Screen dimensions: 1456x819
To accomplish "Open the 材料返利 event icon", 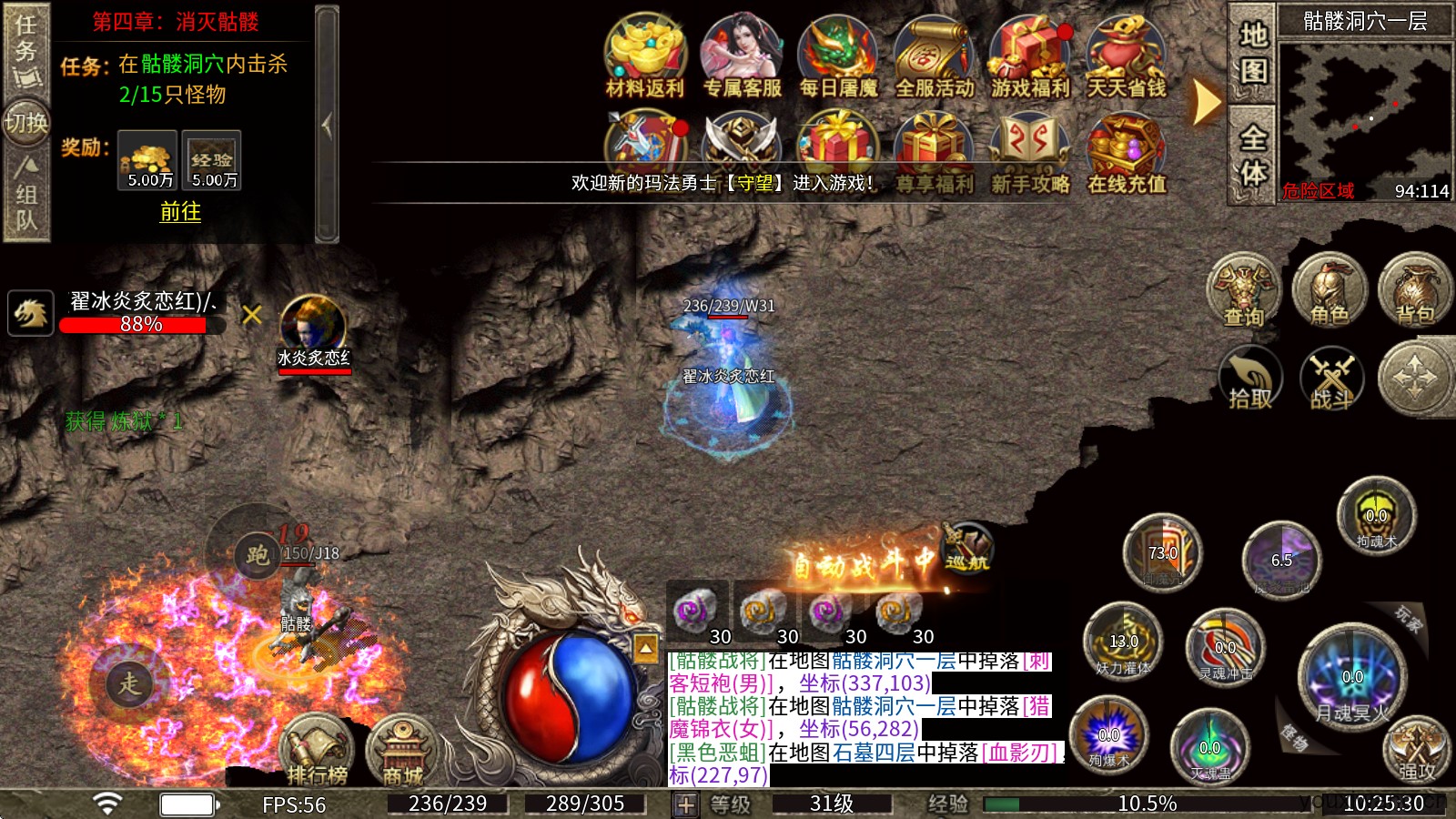I will click(x=645, y=55).
